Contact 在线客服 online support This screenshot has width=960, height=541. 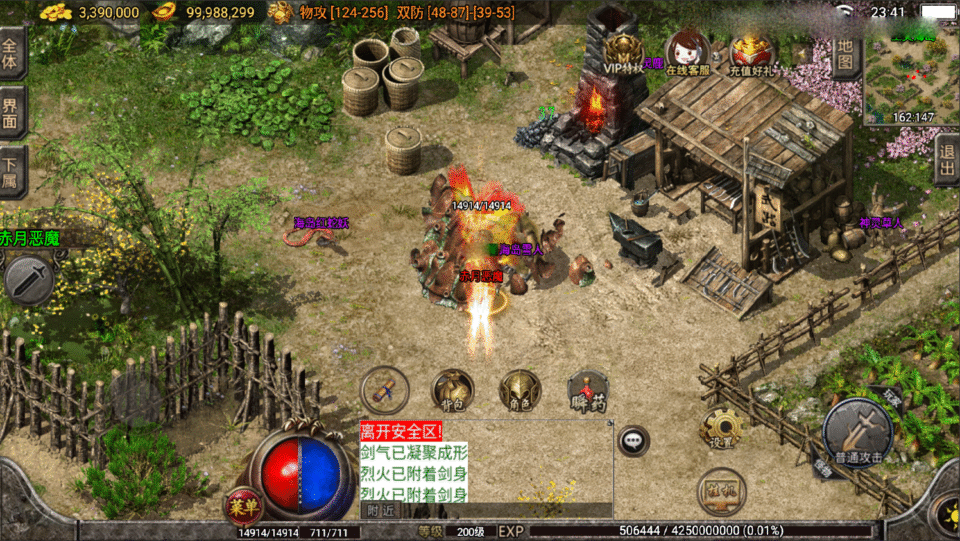(x=687, y=53)
